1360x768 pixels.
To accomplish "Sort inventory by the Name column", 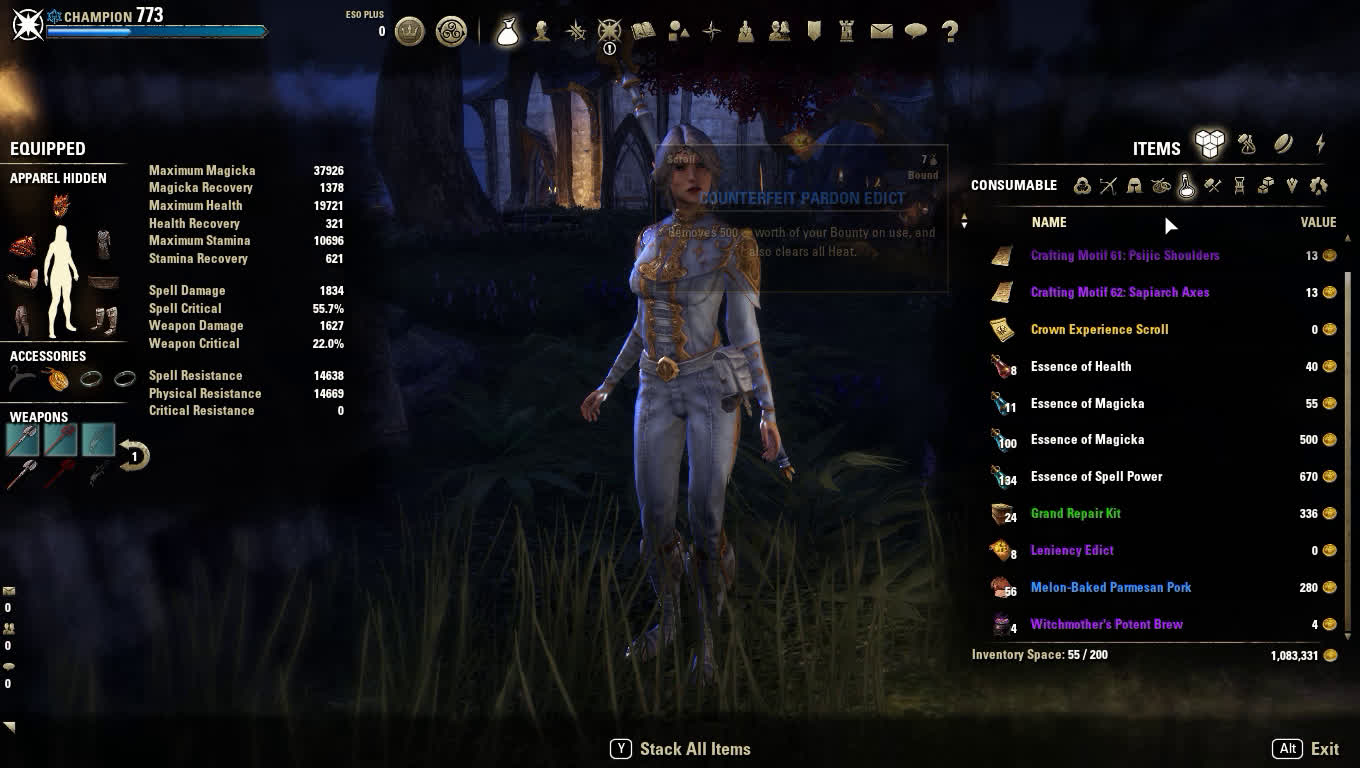I will click(1049, 222).
